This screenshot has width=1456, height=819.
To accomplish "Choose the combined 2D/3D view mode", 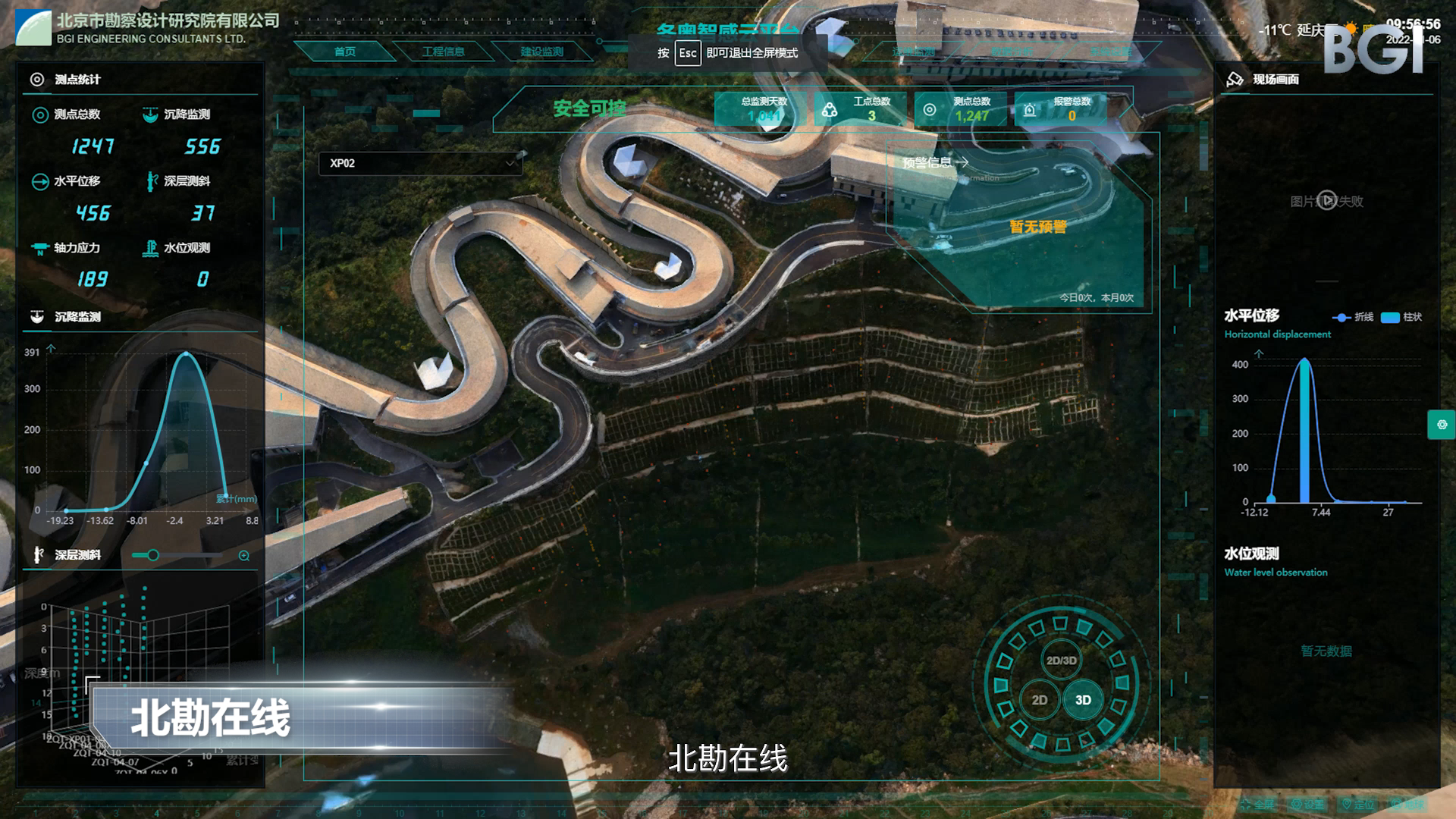I will coord(1061,661).
